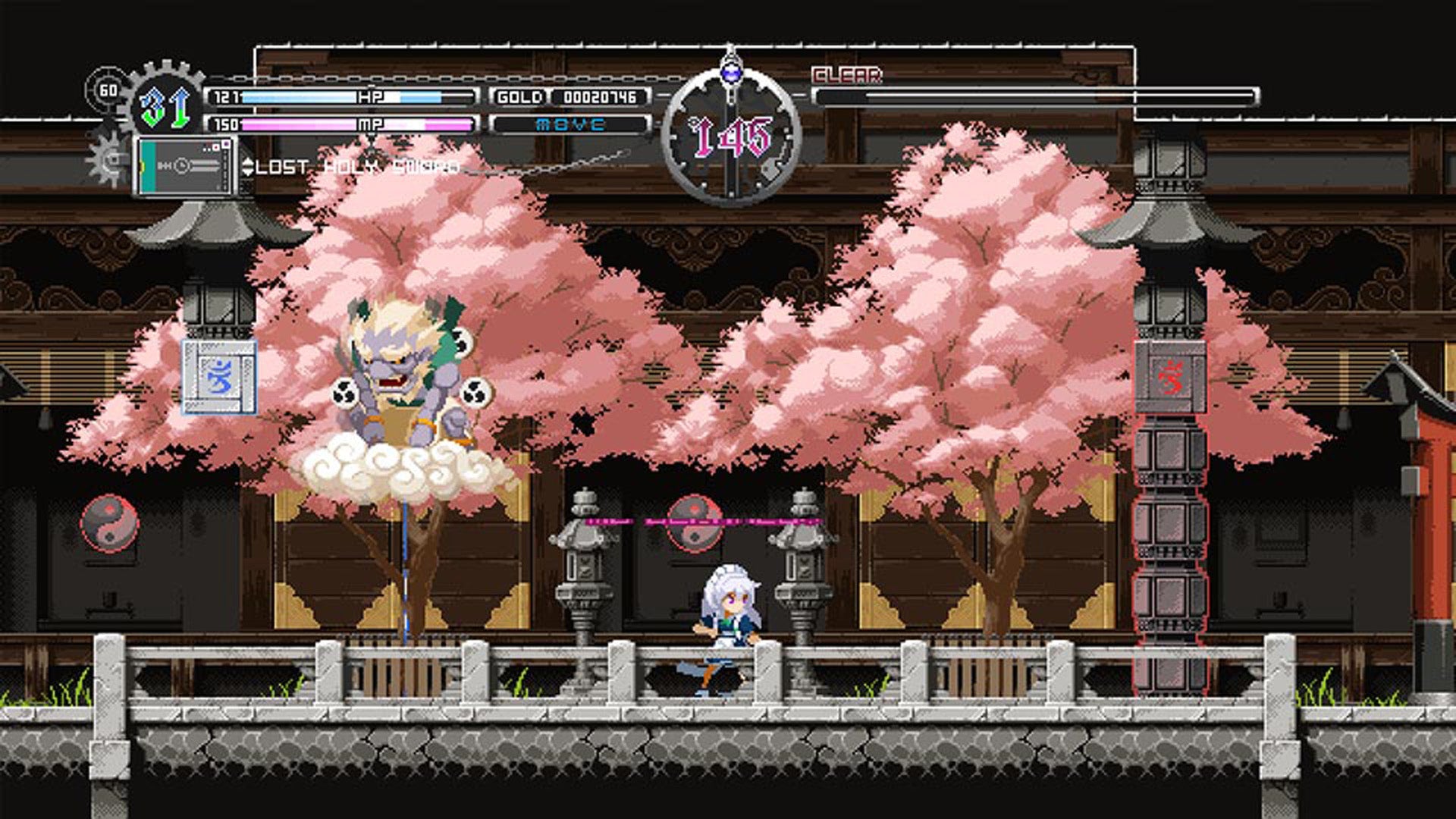Switch to the CLEAR progress tab
The height and width of the screenshot is (819, 1456).
[848, 74]
